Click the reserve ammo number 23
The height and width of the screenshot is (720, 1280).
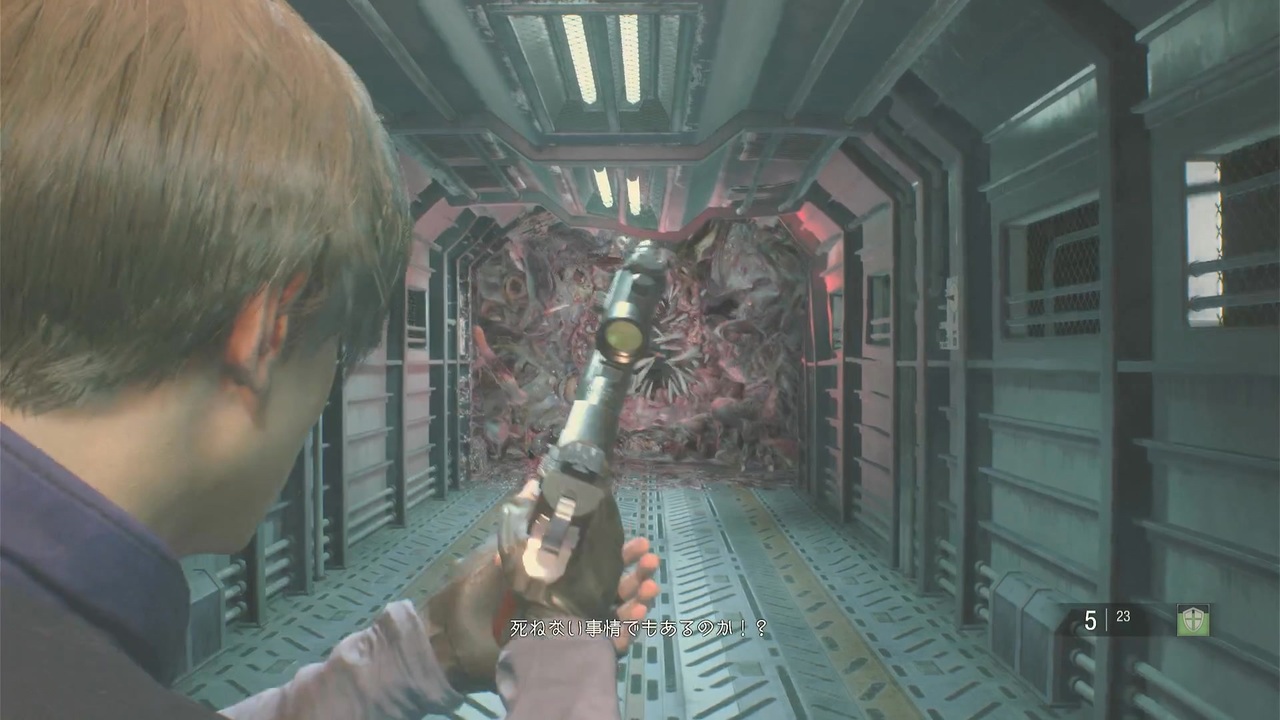1123,616
